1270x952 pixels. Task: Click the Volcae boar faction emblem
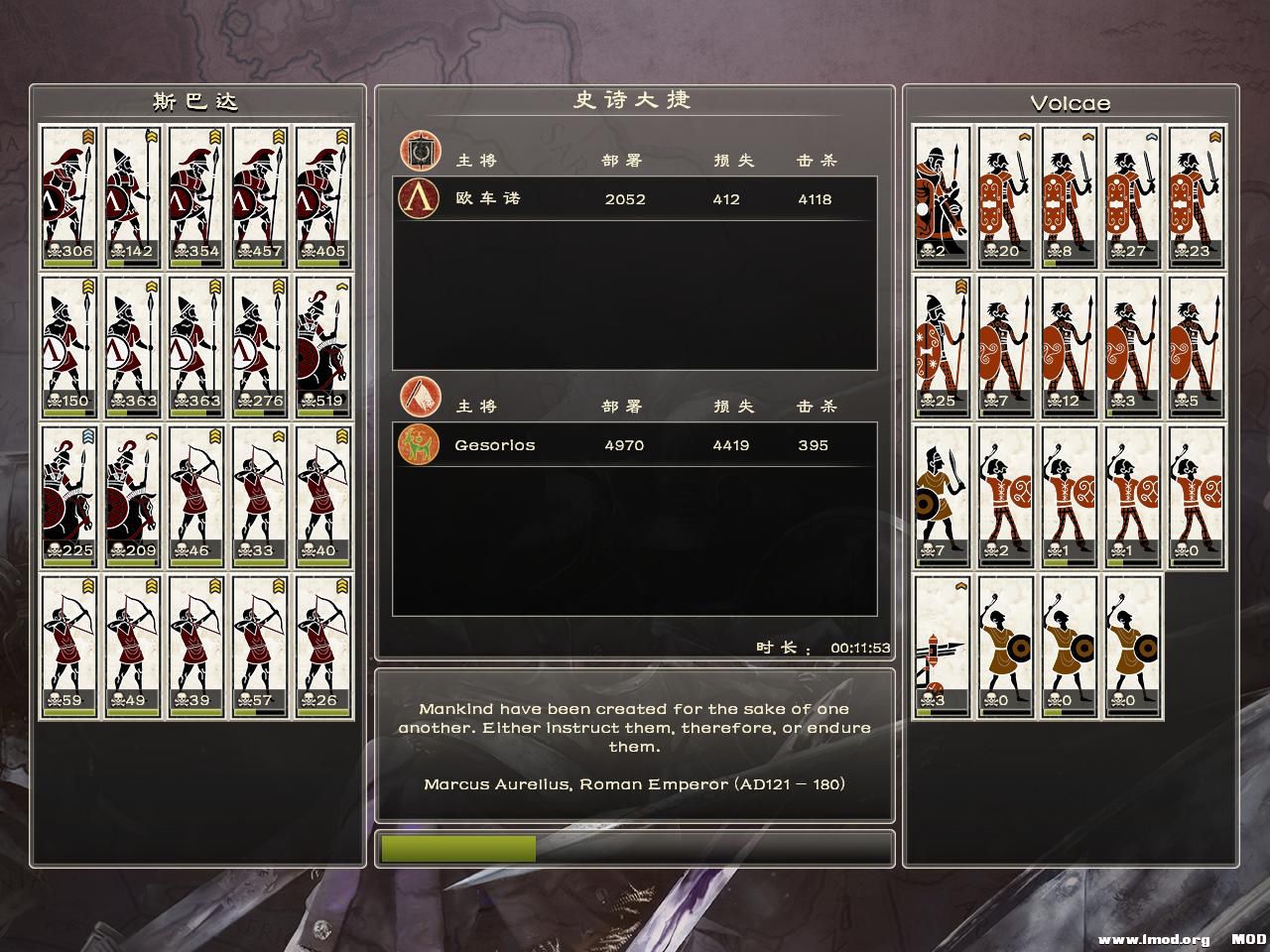pyautogui.click(x=417, y=445)
